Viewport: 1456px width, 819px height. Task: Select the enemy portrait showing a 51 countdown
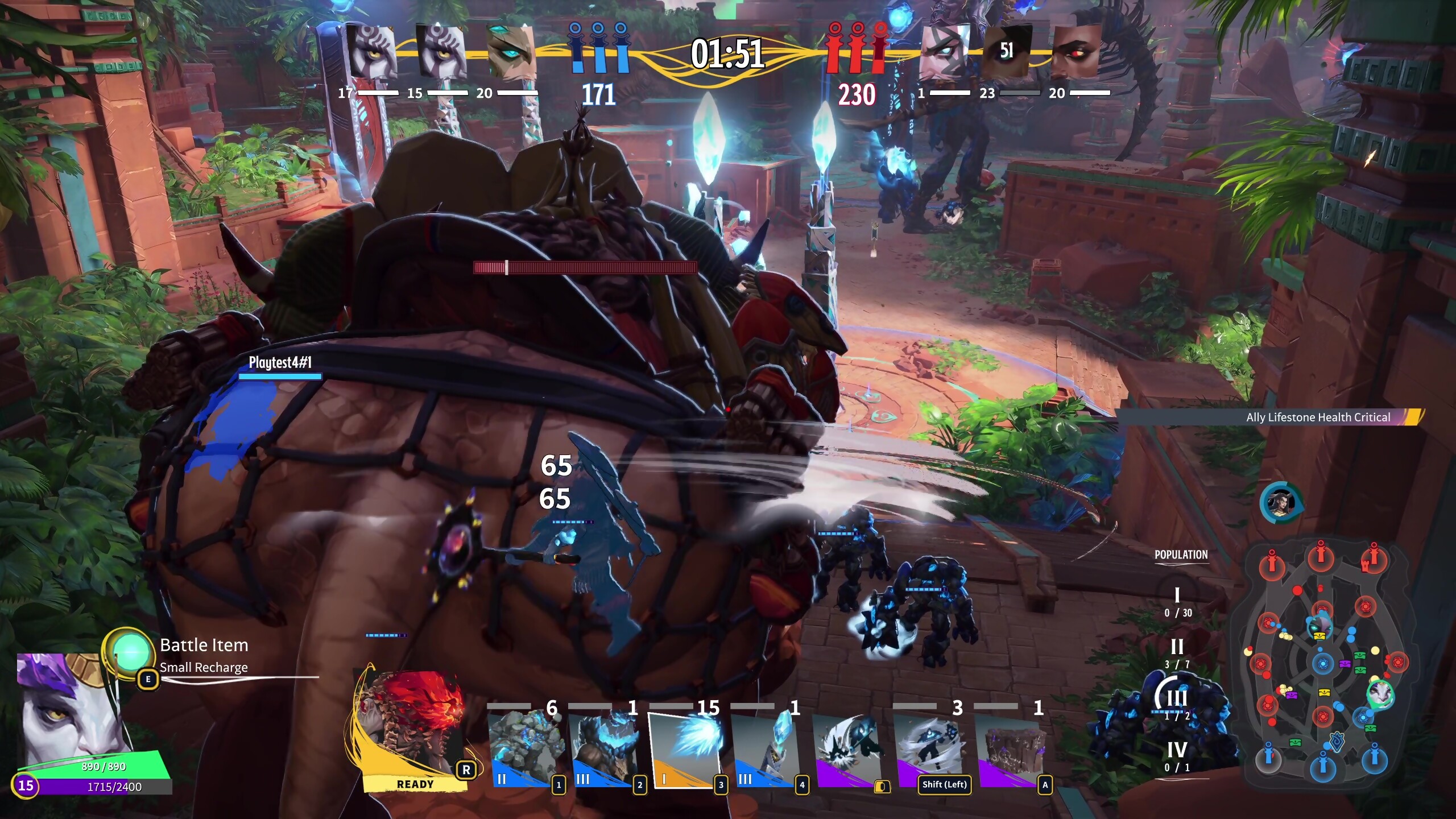[x=1006, y=52]
